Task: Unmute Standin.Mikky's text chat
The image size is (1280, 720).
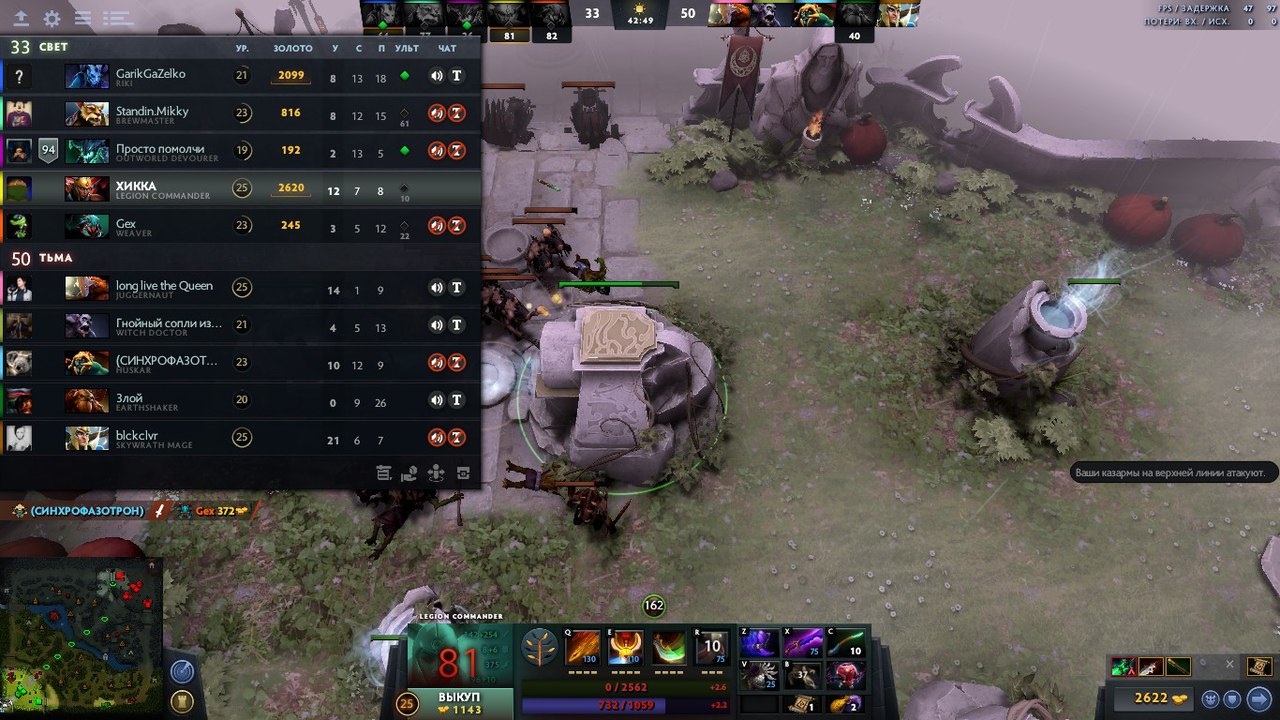Action: coord(456,113)
